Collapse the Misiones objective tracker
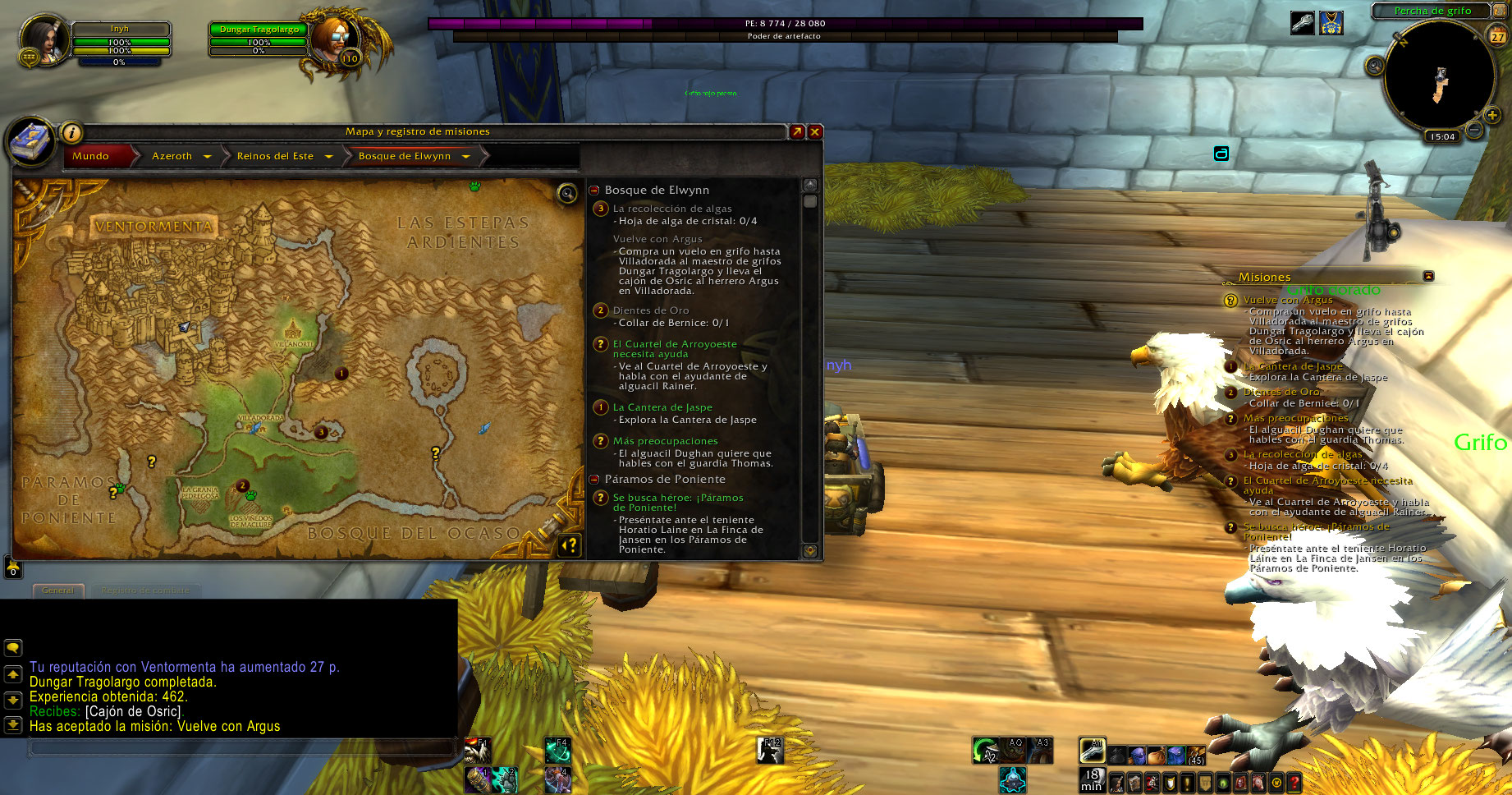 click(x=1428, y=277)
